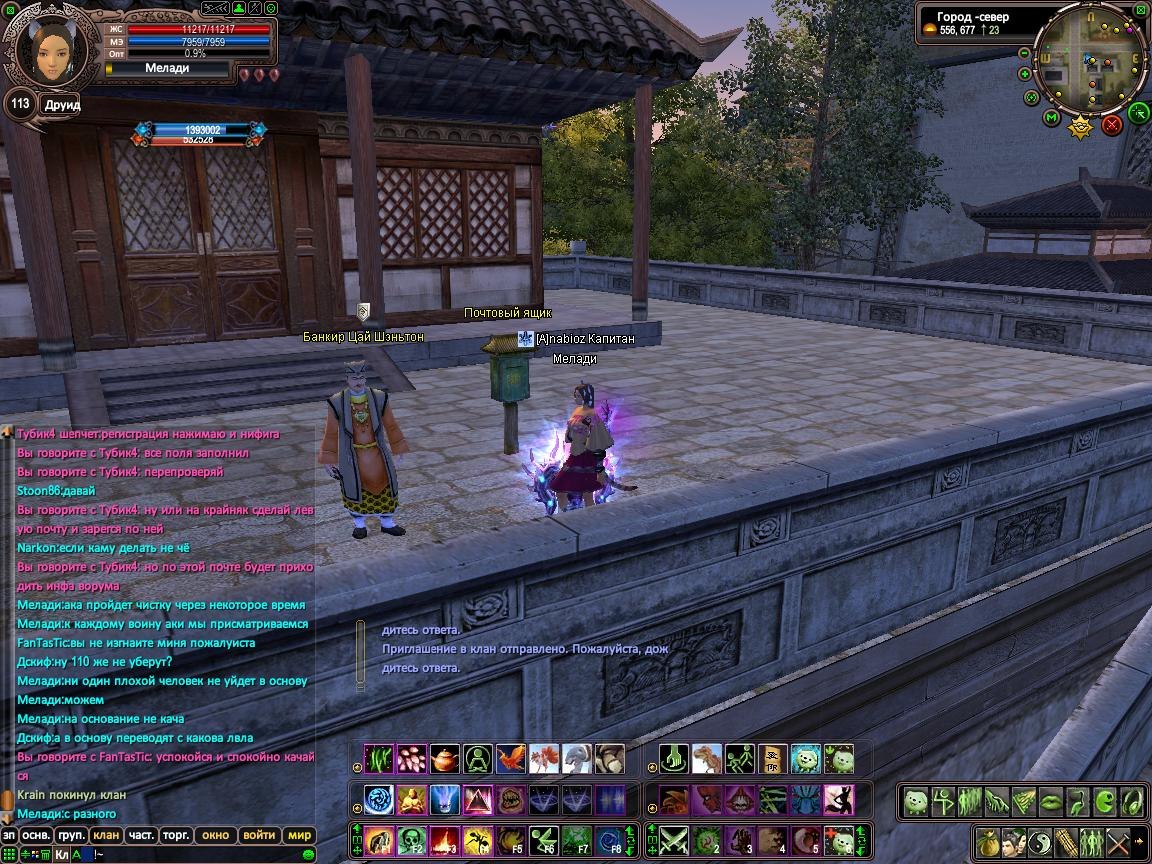The height and width of the screenshot is (864, 1152).
Task: Activate the green skull skill on F2
Action: (412, 840)
